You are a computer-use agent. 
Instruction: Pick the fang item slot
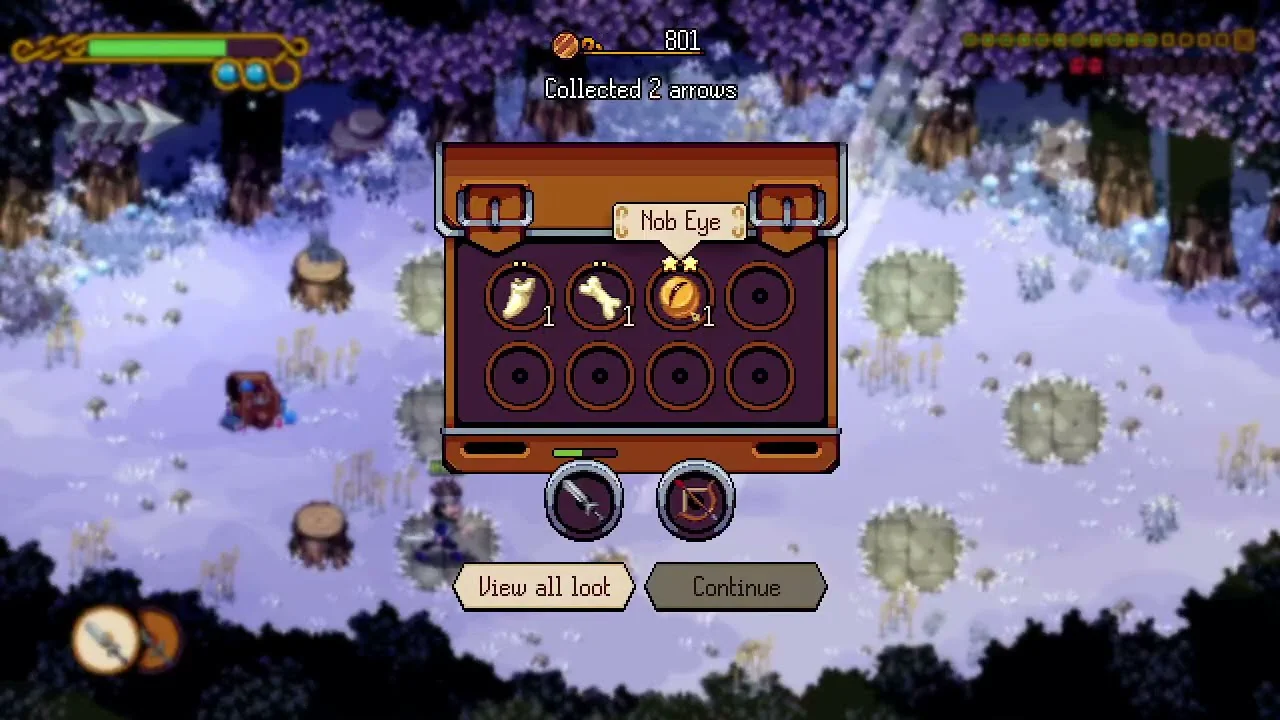click(520, 297)
